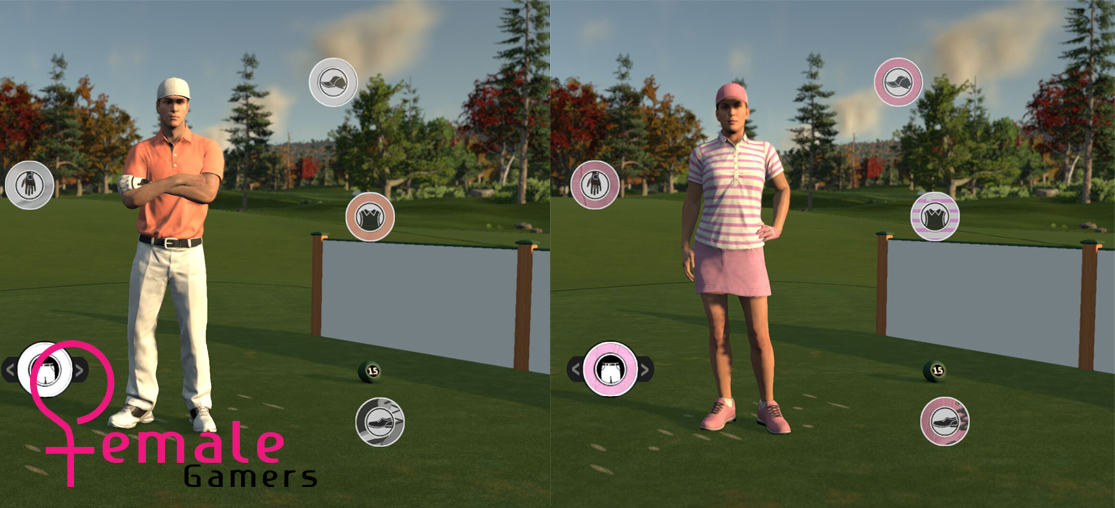
Task: Select the male golfer's white pants icon
Action: click(x=43, y=368)
